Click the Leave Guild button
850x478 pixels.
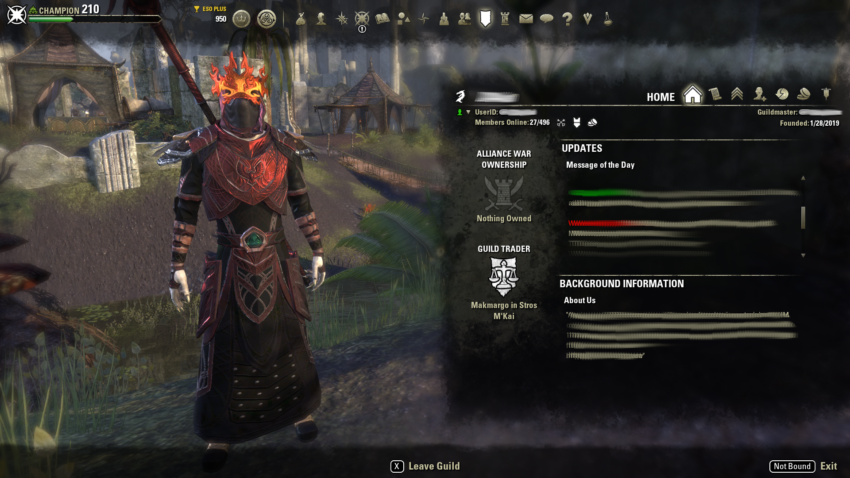[x=425, y=466]
